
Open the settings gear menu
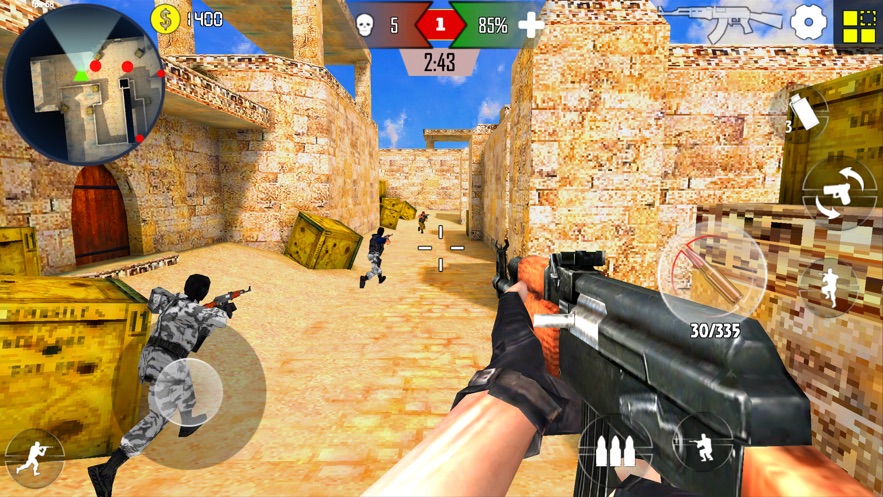(809, 23)
